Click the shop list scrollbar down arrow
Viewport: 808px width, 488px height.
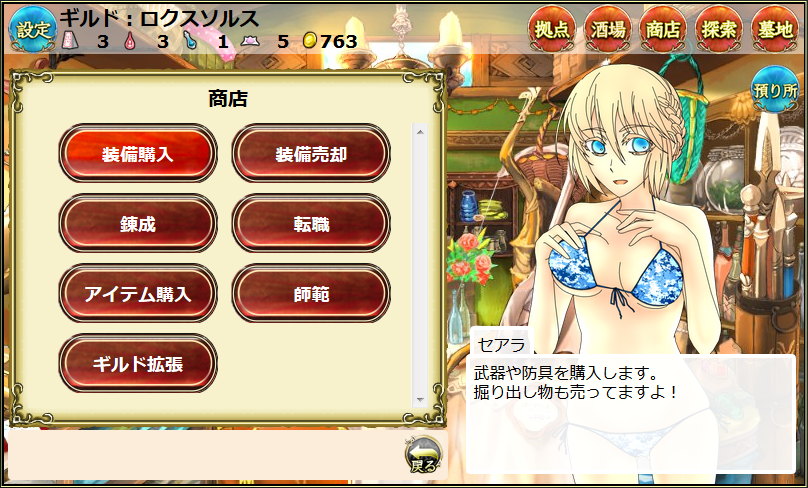[x=420, y=401]
